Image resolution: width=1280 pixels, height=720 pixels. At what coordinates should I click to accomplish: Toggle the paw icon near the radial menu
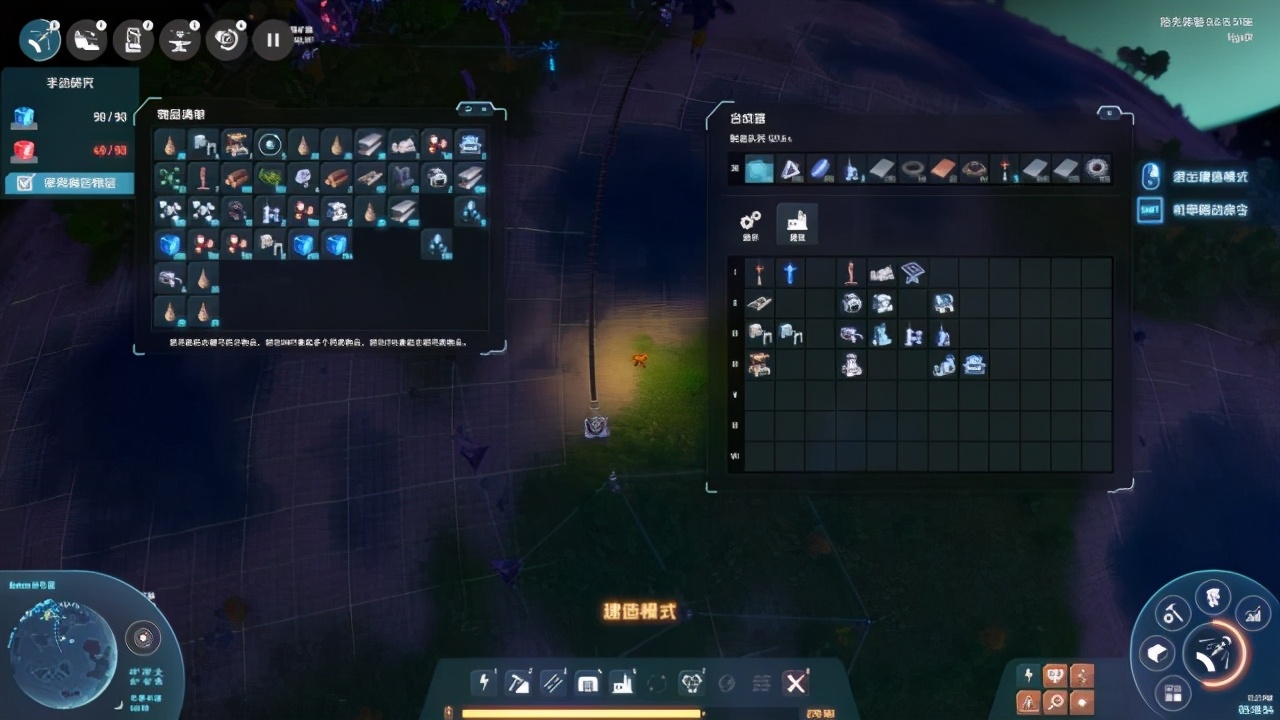click(1054, 676)
